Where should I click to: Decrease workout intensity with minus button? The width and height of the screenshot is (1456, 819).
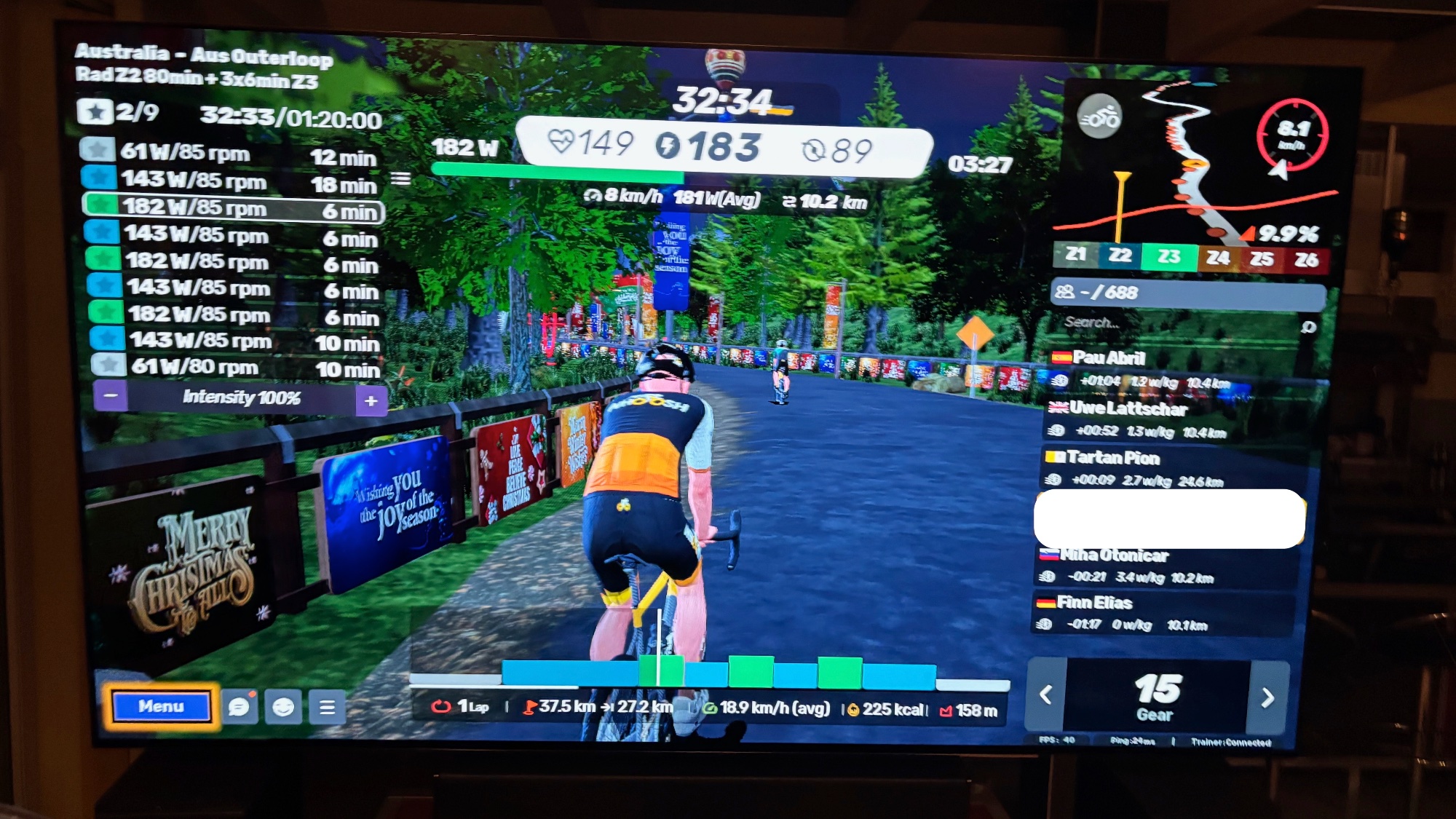(111, 397)
